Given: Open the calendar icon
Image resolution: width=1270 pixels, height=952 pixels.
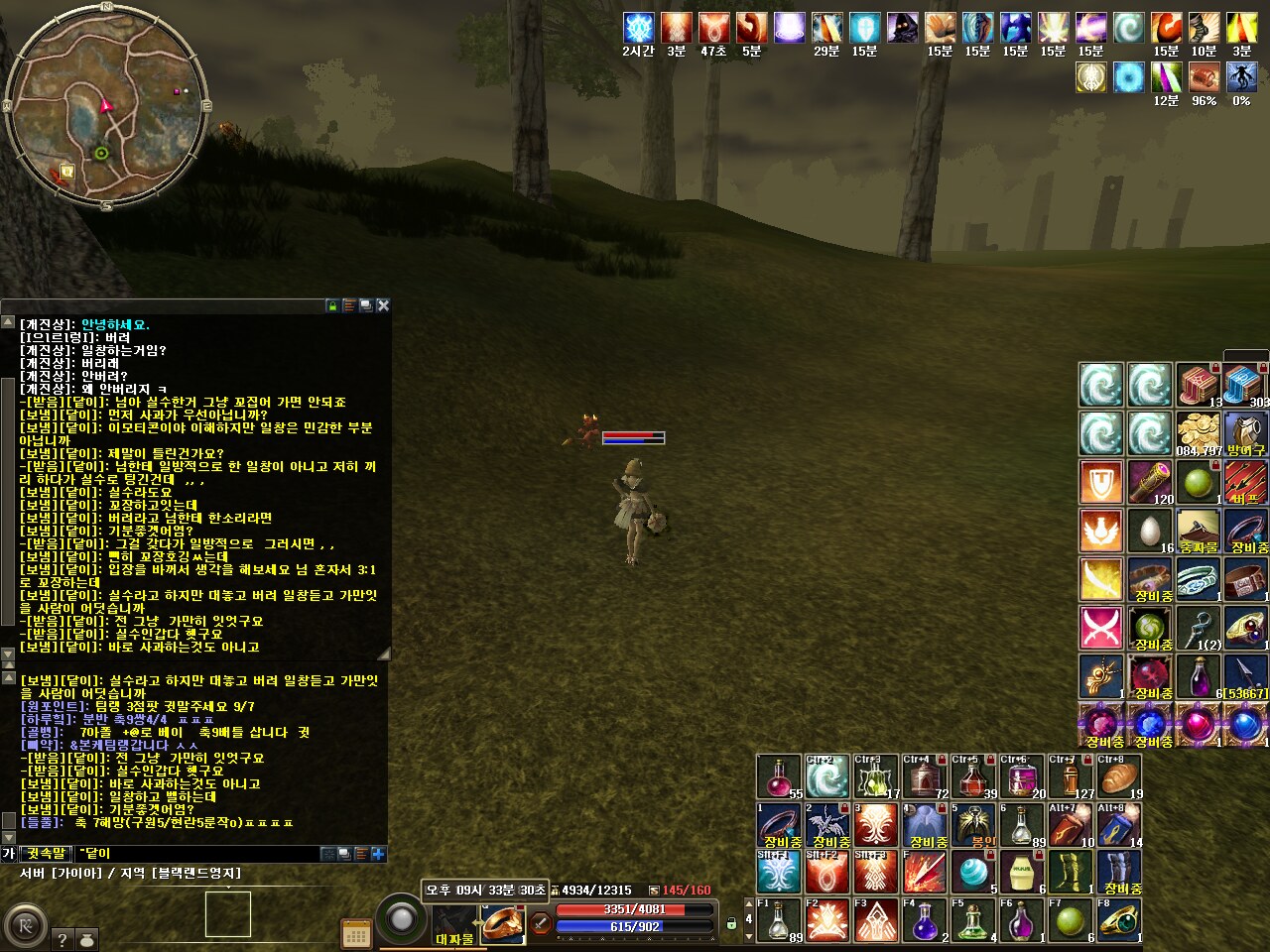Looking at the screenshot, I should [355, 933].
